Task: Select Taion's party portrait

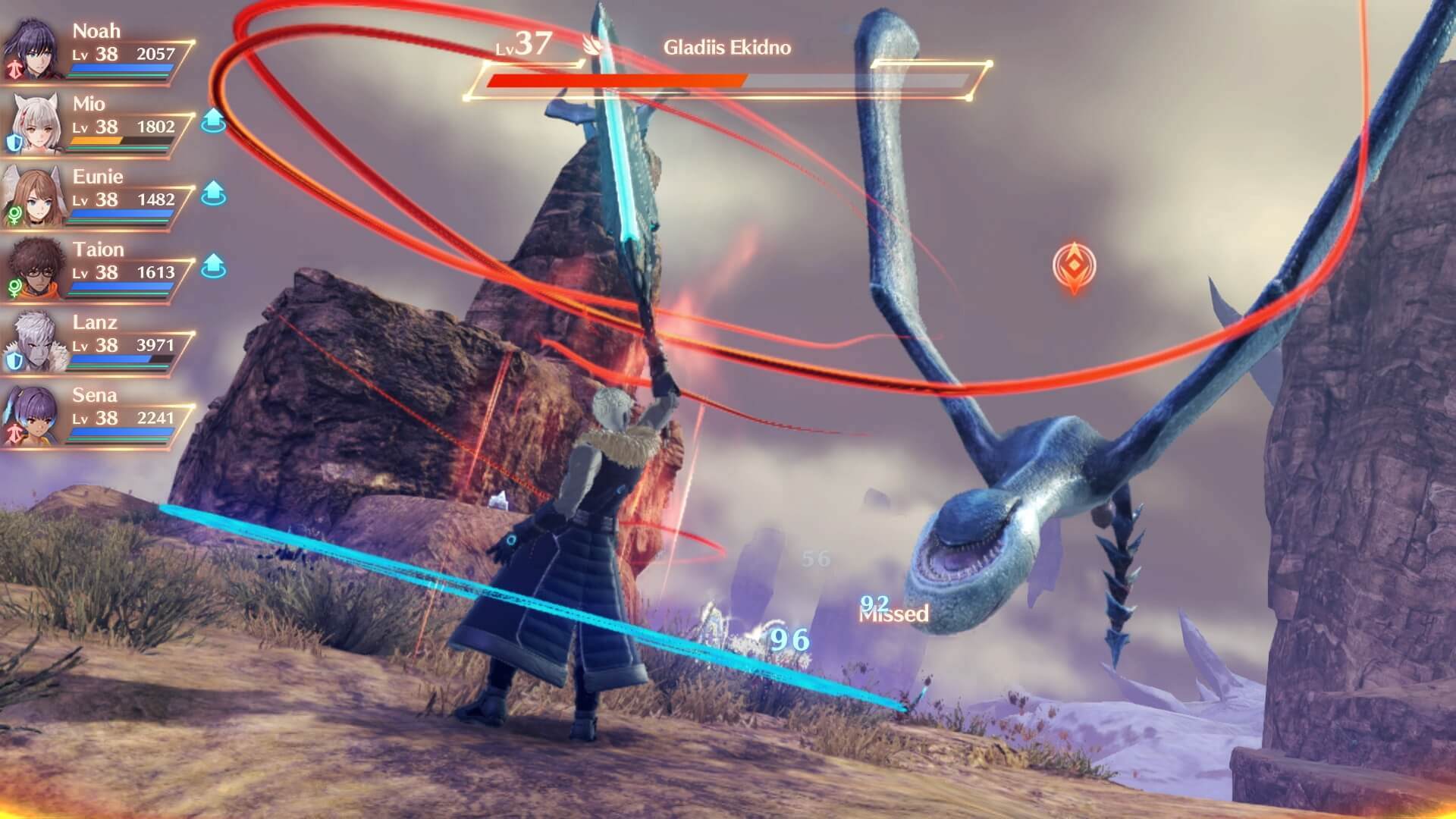Action: (33, 268)
